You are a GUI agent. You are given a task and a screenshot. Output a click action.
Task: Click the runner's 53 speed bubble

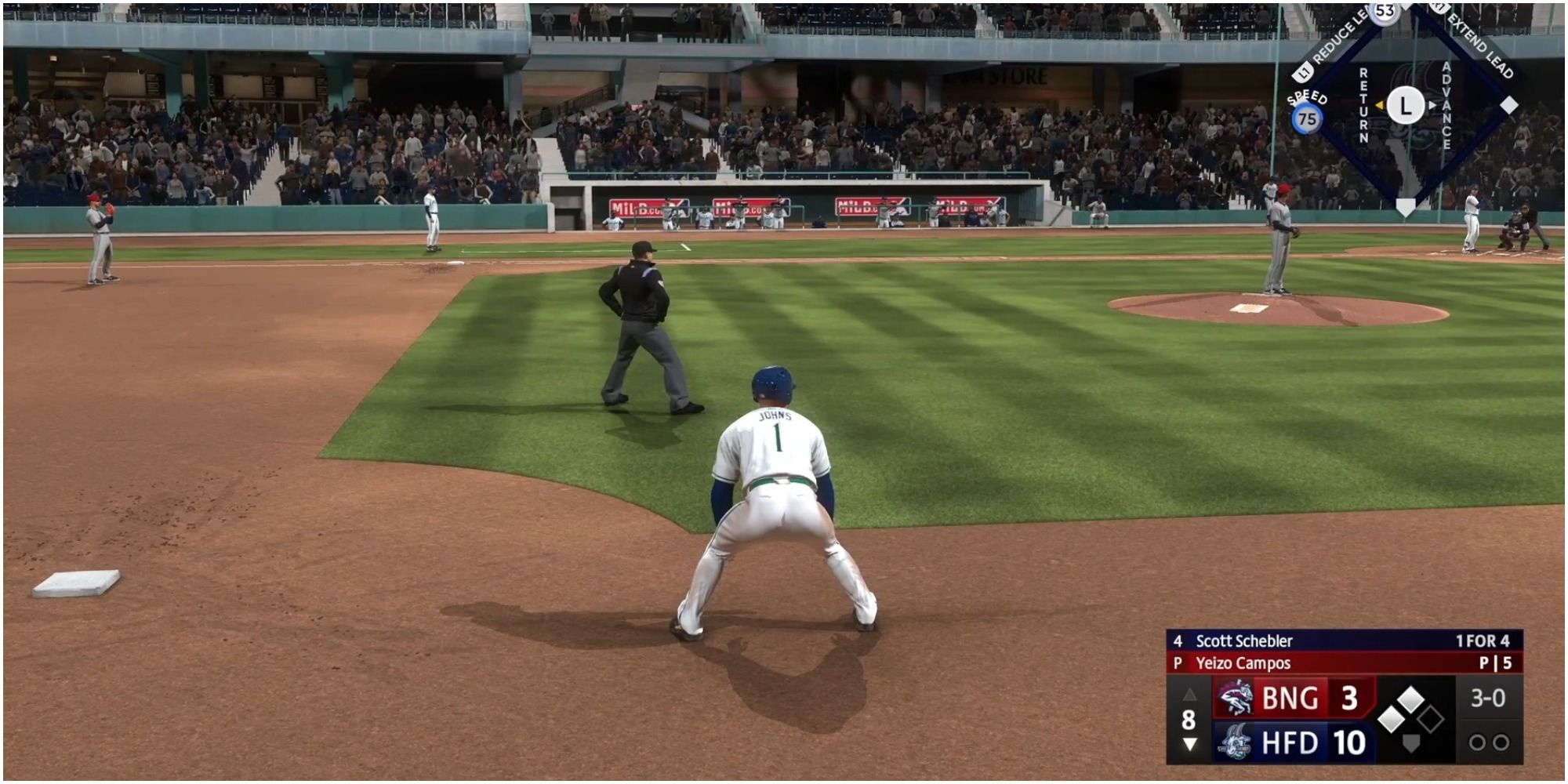tap(1384, 12)
